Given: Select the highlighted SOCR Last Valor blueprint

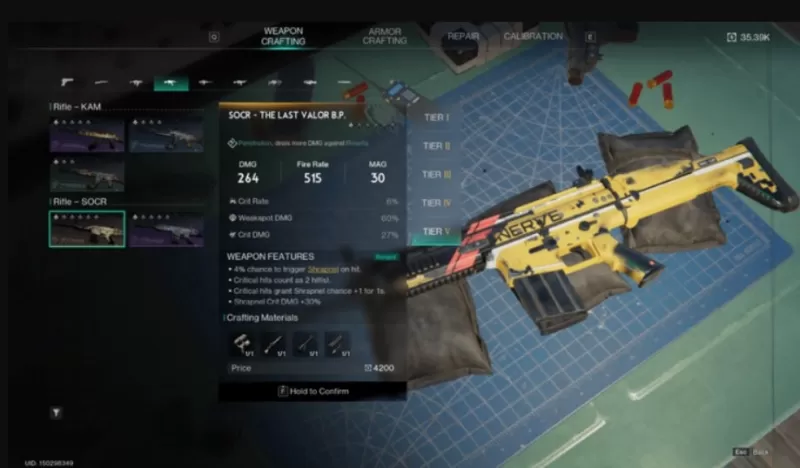Looking at the screenshot, I should point(87,228).
